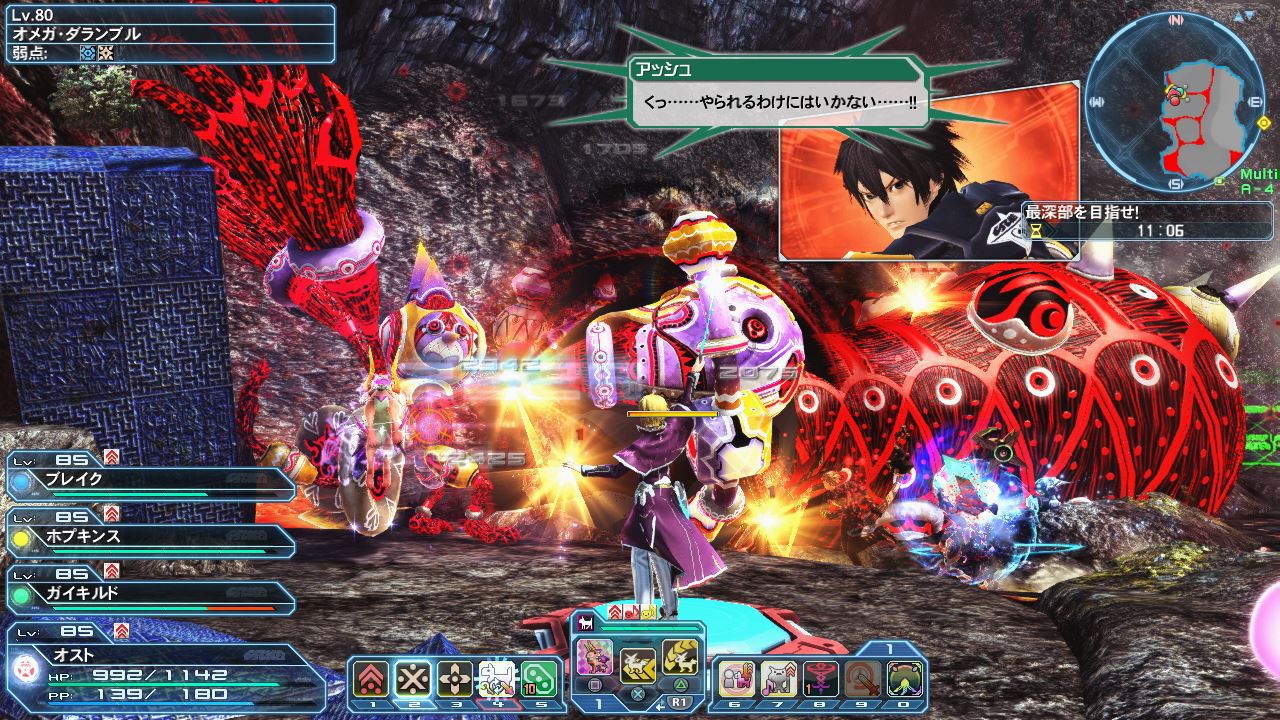Activate the rainbow tri-arrow skill in slot 0

click(x=905, y=679)
